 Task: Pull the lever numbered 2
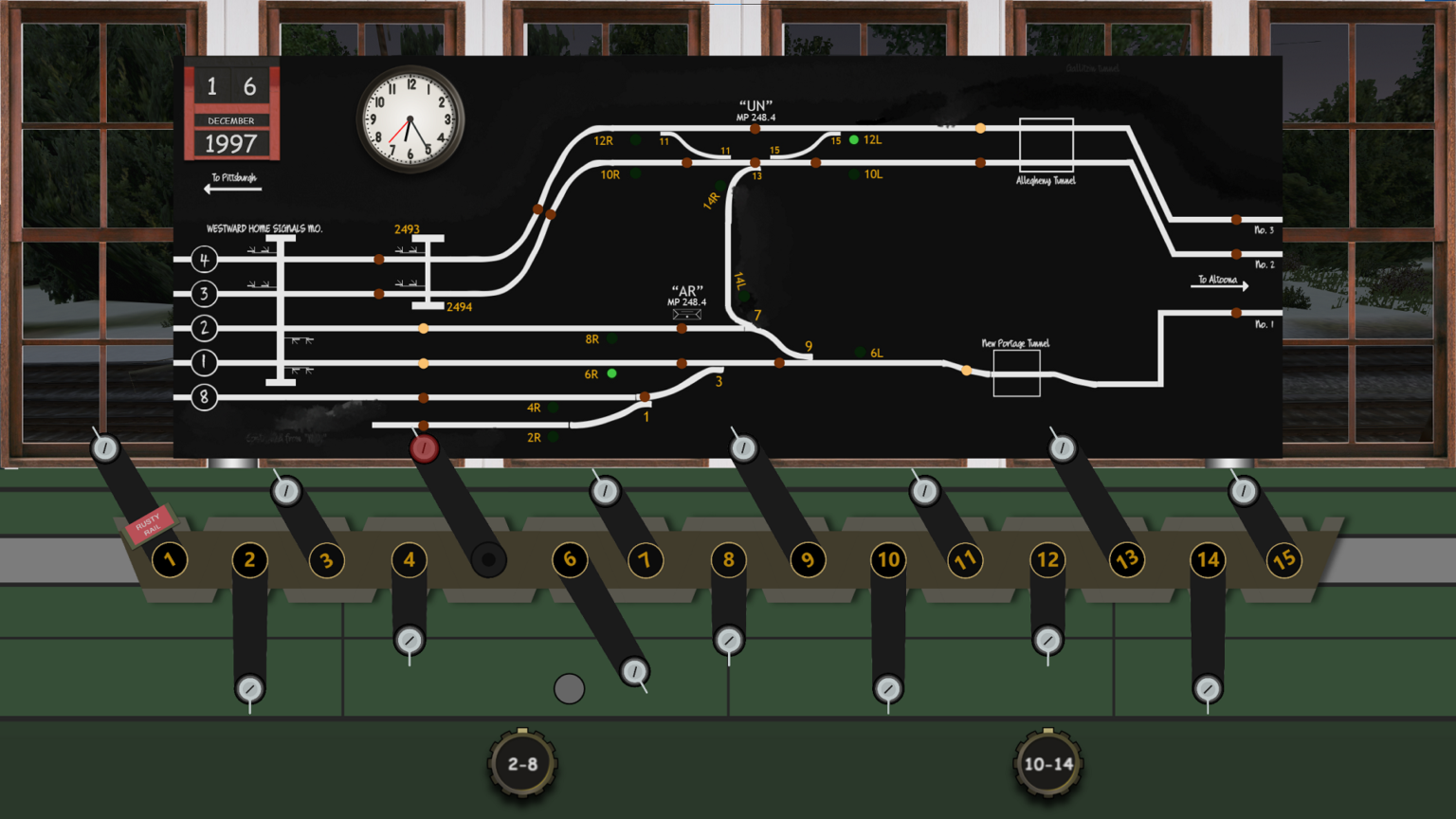pos(248,689)
